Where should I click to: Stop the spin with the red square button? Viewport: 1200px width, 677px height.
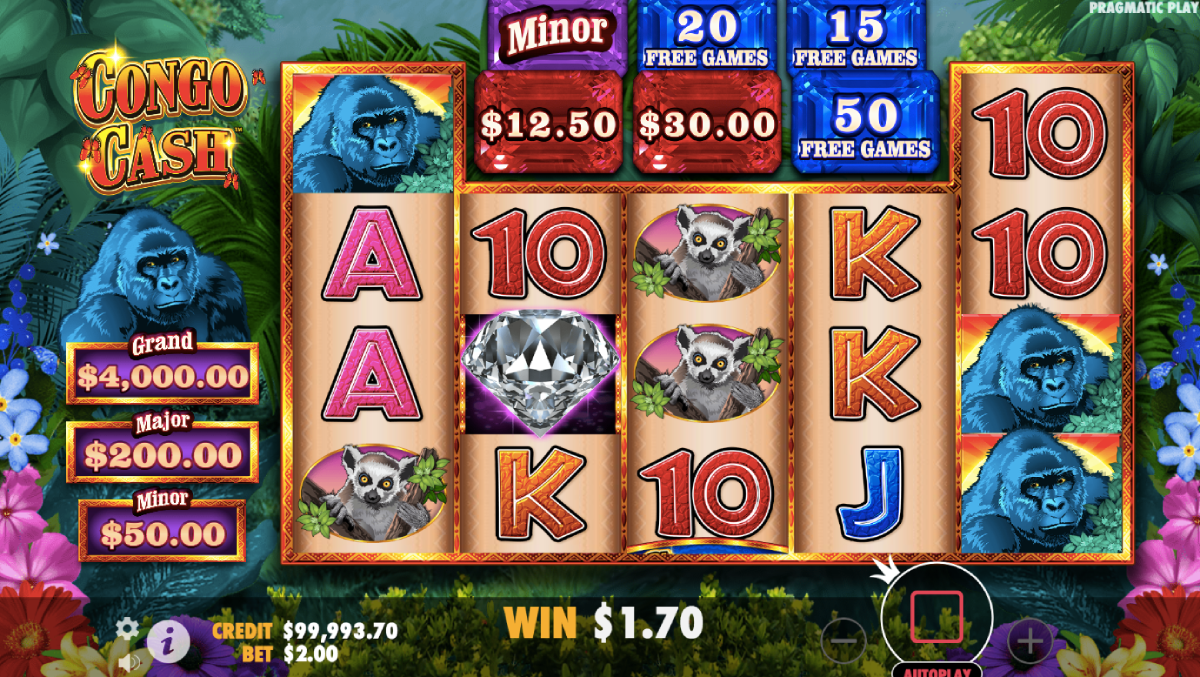click(x=936, y=616)
